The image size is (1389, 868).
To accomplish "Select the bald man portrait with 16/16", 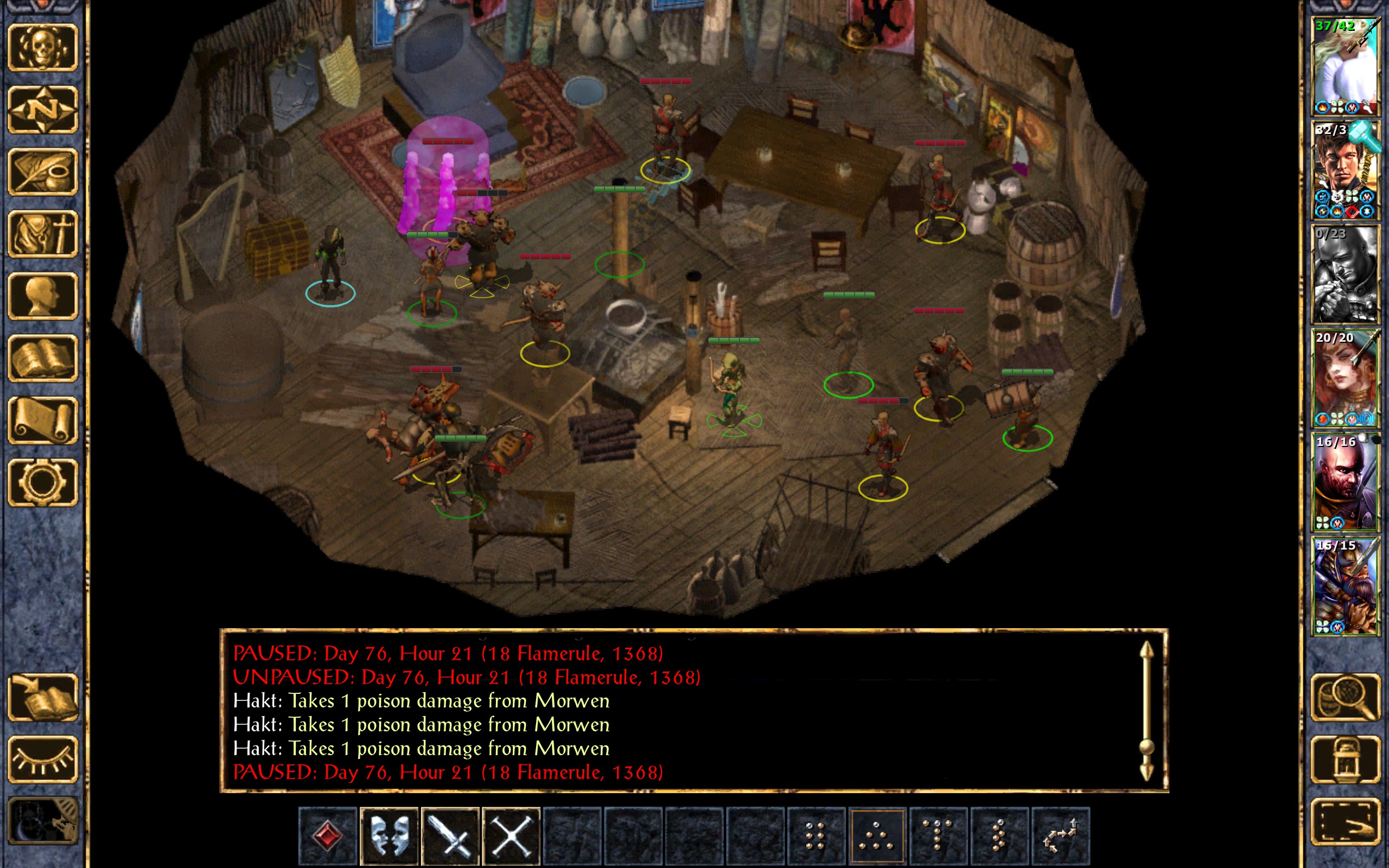I will 1345,482.
